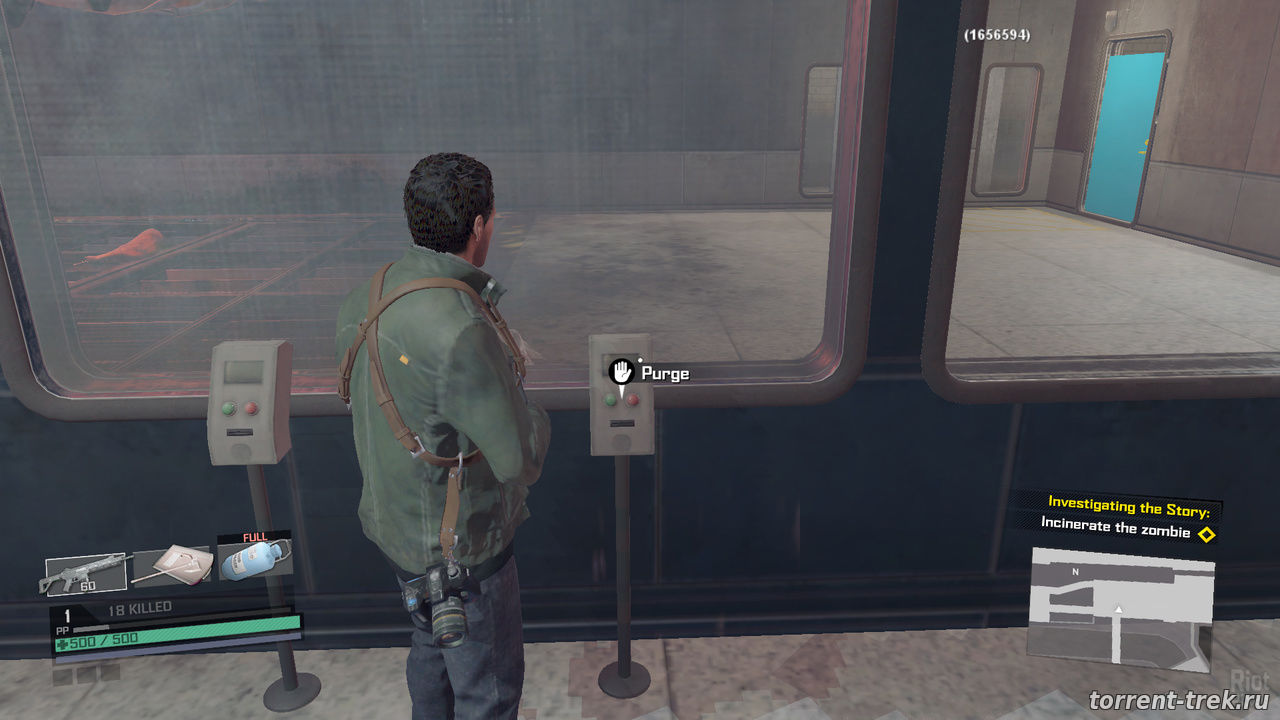Select the assault rifle inventory slot
1280x720 pixels.
(x=86, y=573)
